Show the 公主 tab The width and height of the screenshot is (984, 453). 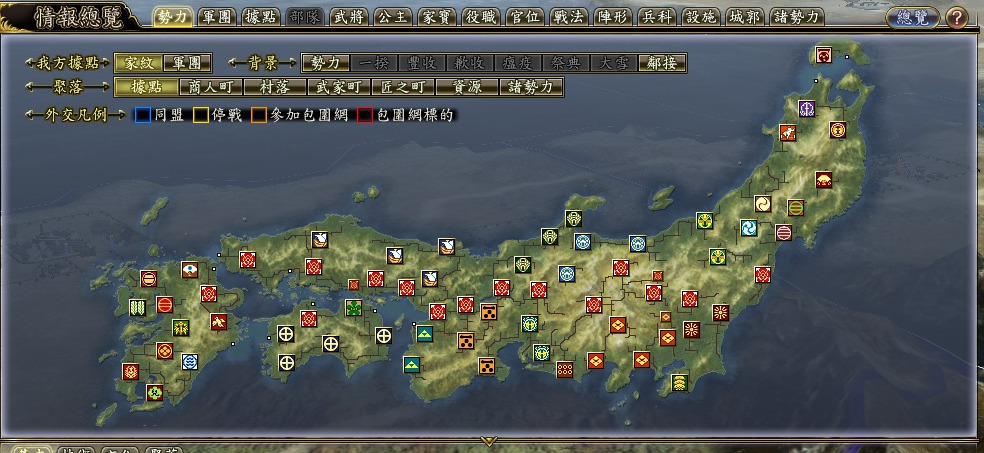coord(391,17)
